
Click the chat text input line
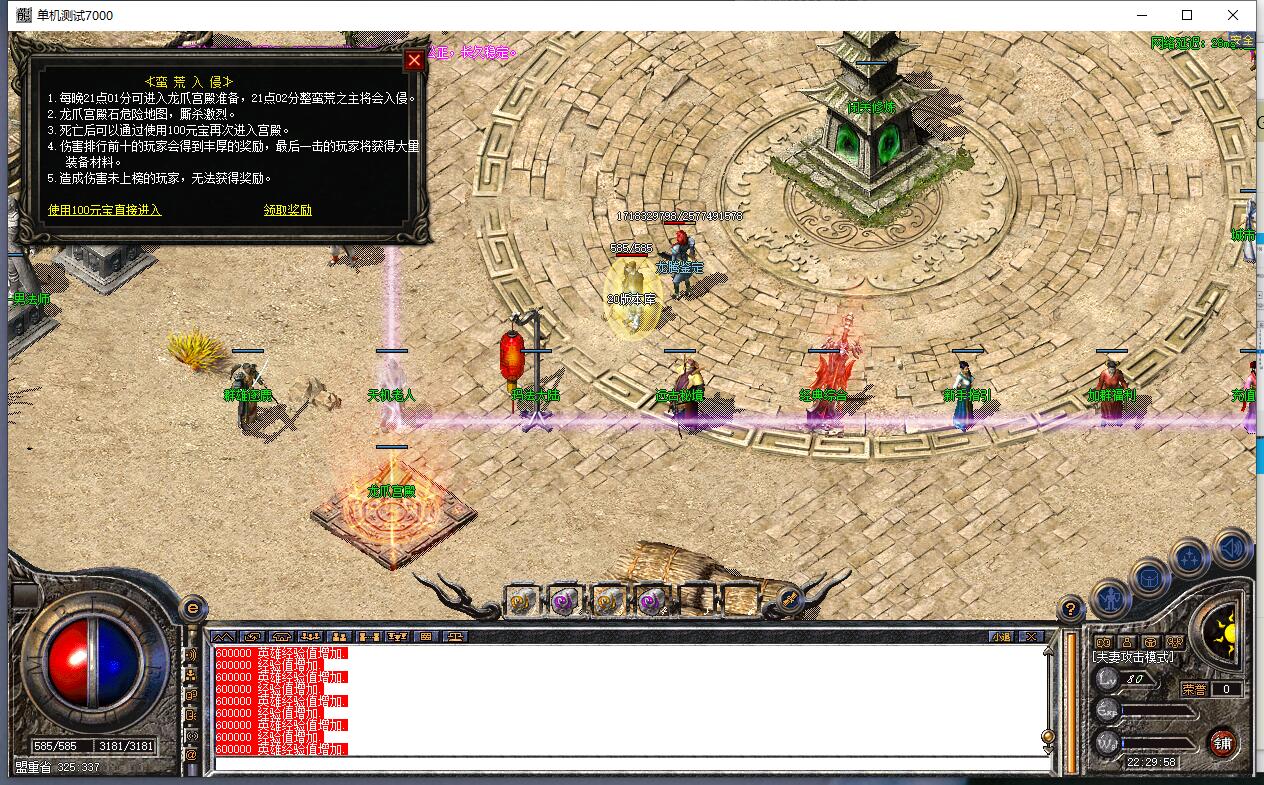(630, 765)
